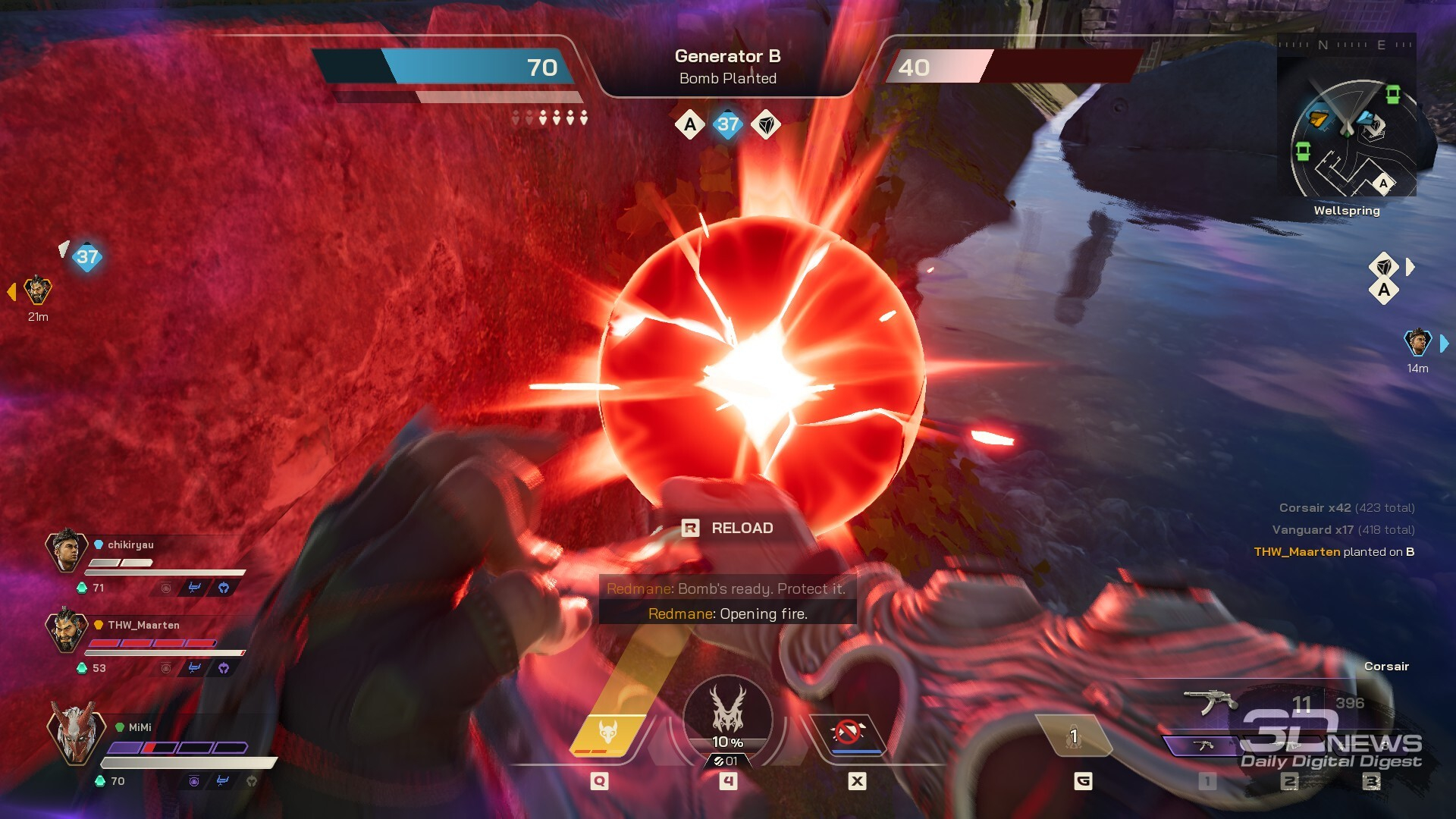1456x819 pixels.
Task: Select the Corsair primary weapon icon
Action: click(1211, 700)
